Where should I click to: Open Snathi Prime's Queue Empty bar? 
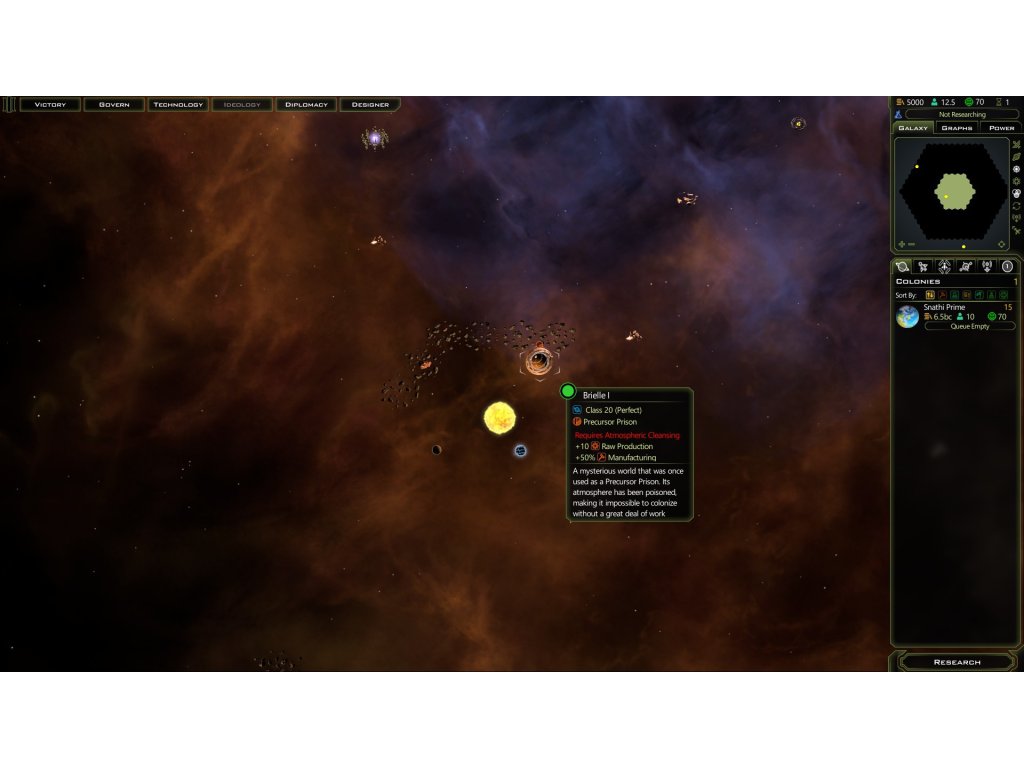click(x=969, y=326)
